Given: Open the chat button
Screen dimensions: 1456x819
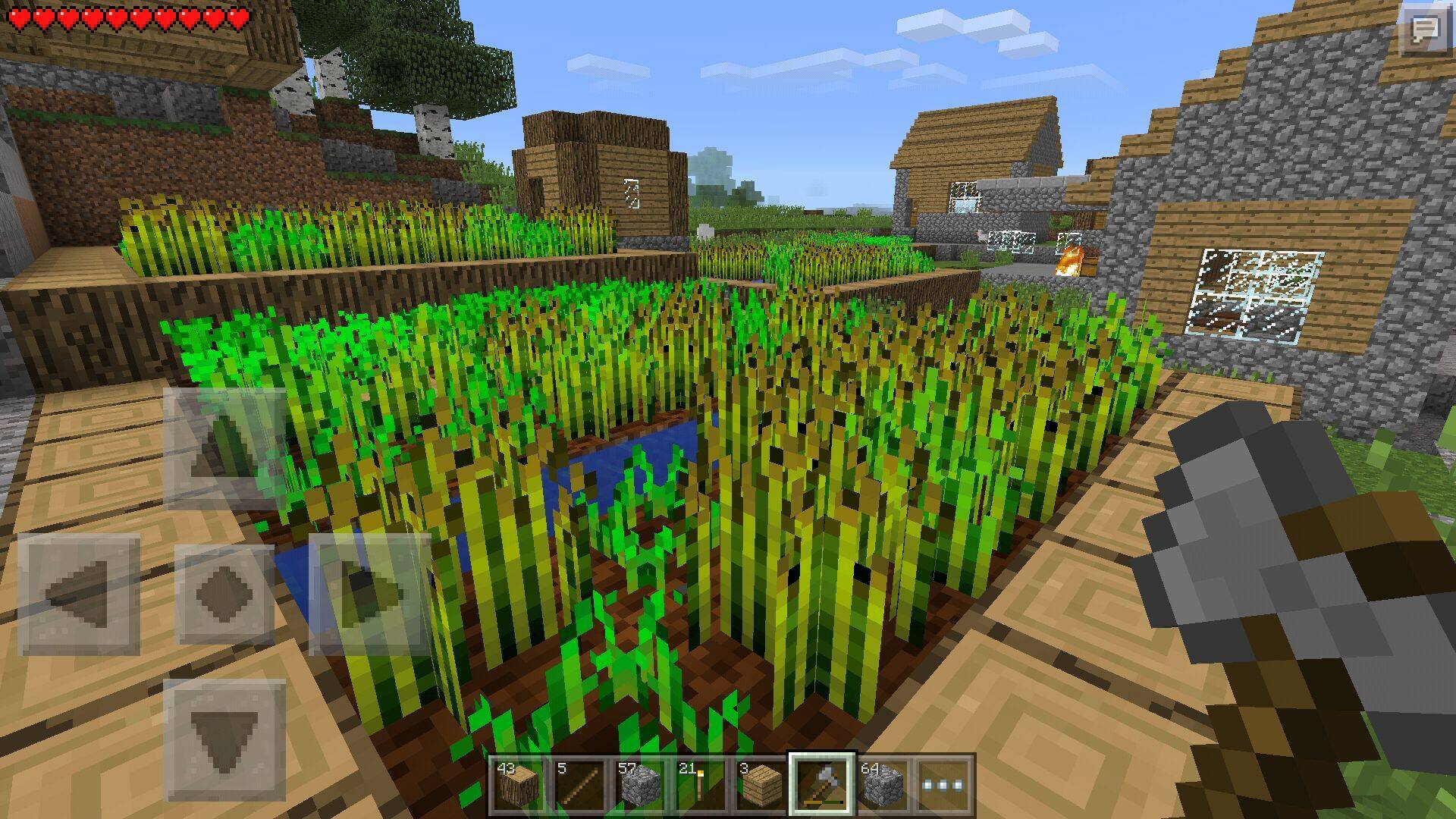Looking at the screenshot, I should click(x=1426, y=30).
